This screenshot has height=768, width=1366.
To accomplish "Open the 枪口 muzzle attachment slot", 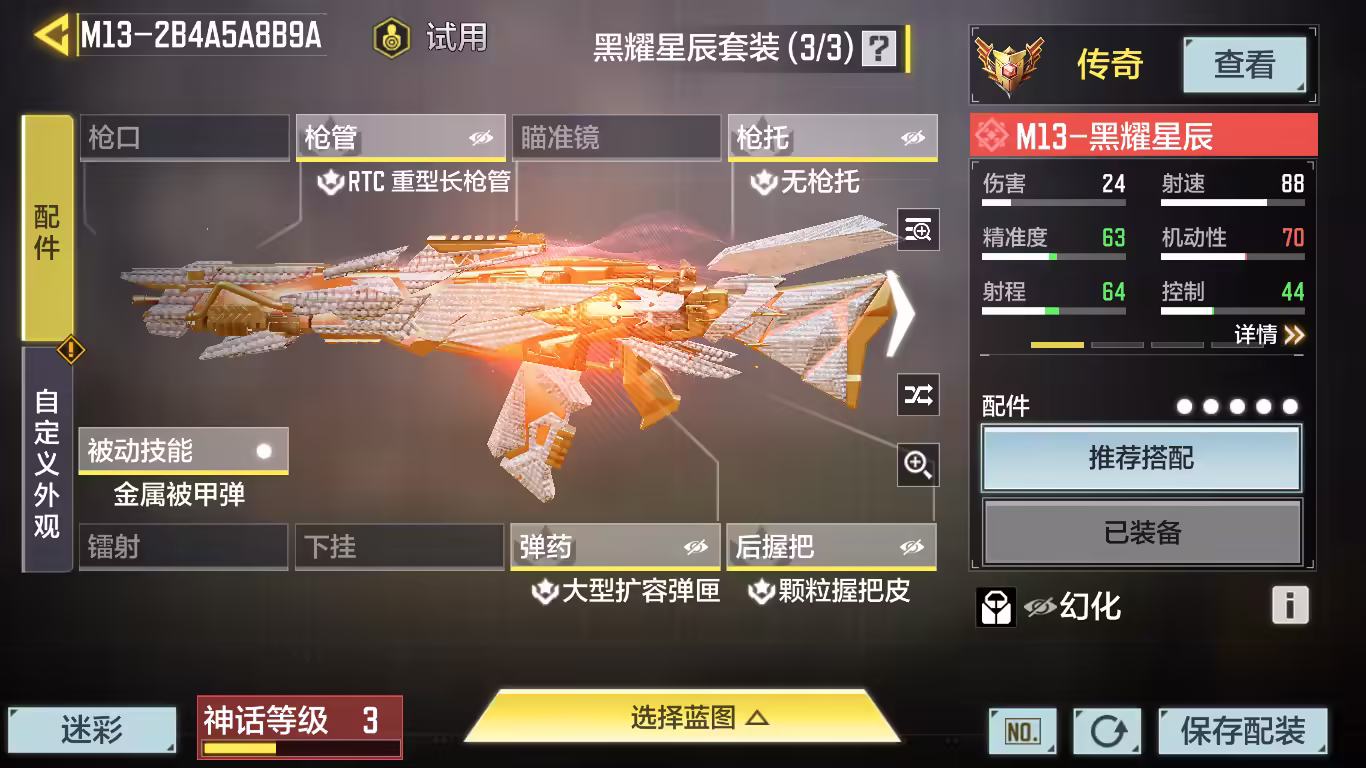I will [x=184, y=138].
